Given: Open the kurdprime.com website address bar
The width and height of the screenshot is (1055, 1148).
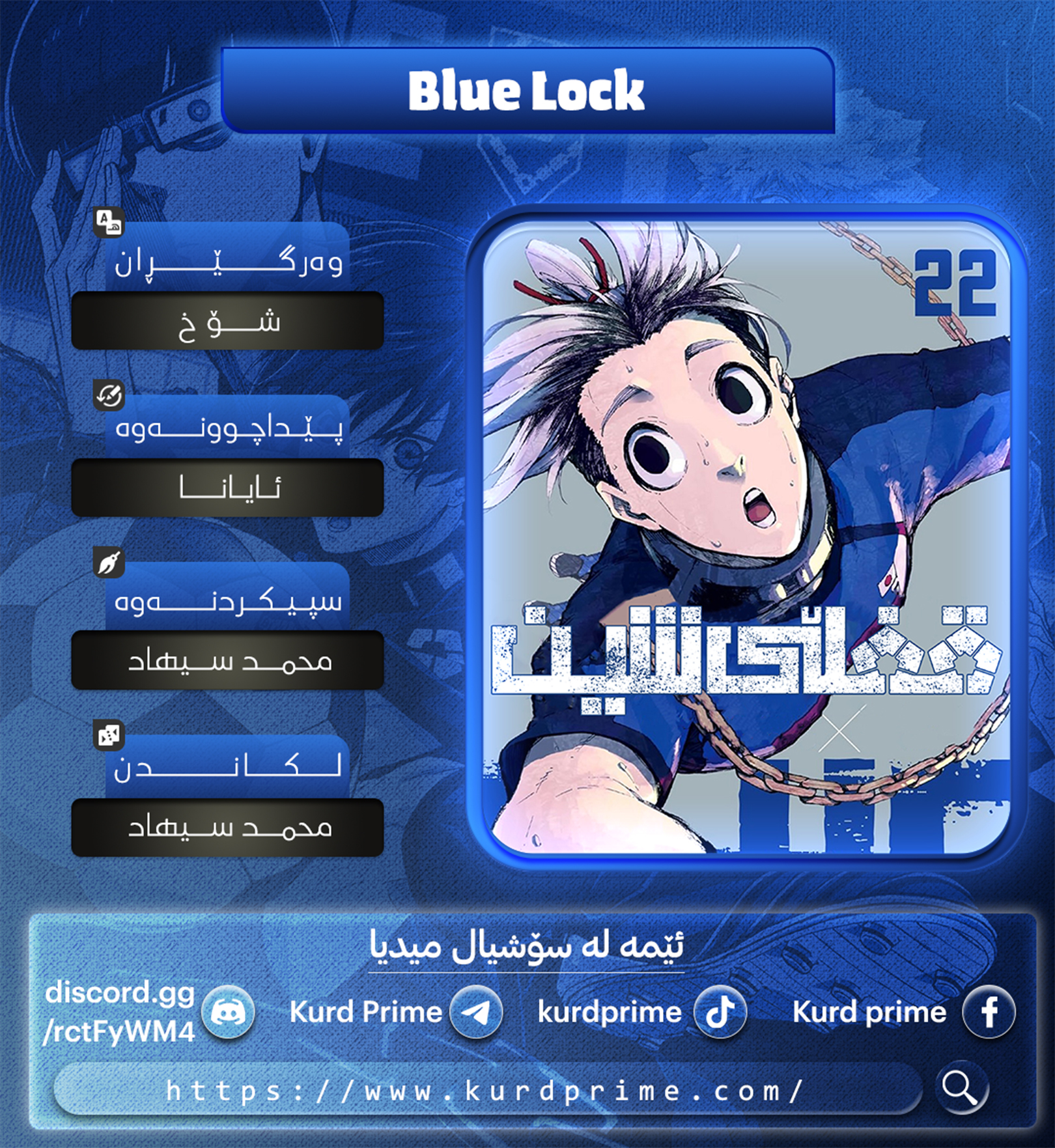Looking at the screenshot, I should tap(485, 1091).
